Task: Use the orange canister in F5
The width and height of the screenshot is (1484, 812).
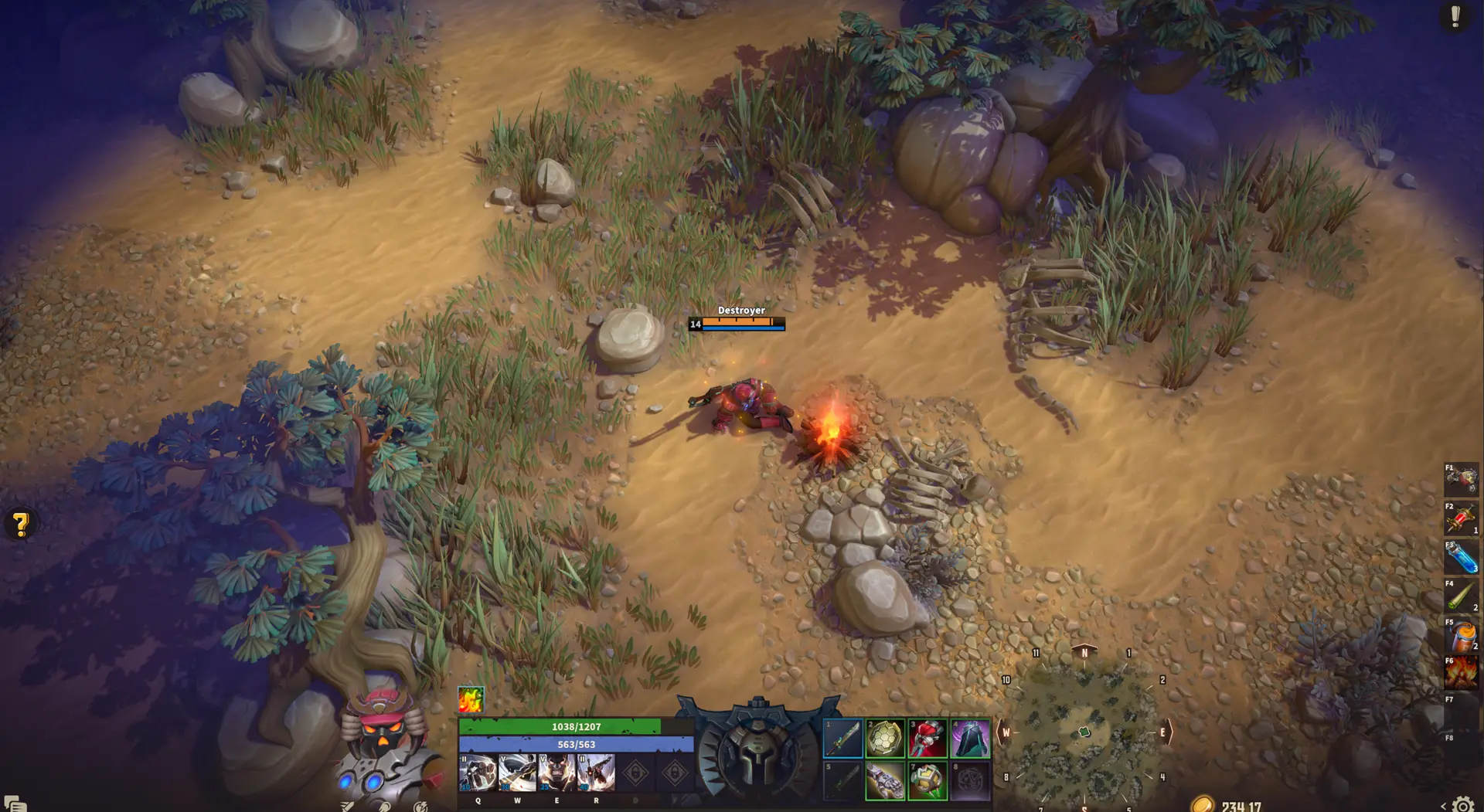Action: (1461, 635)
